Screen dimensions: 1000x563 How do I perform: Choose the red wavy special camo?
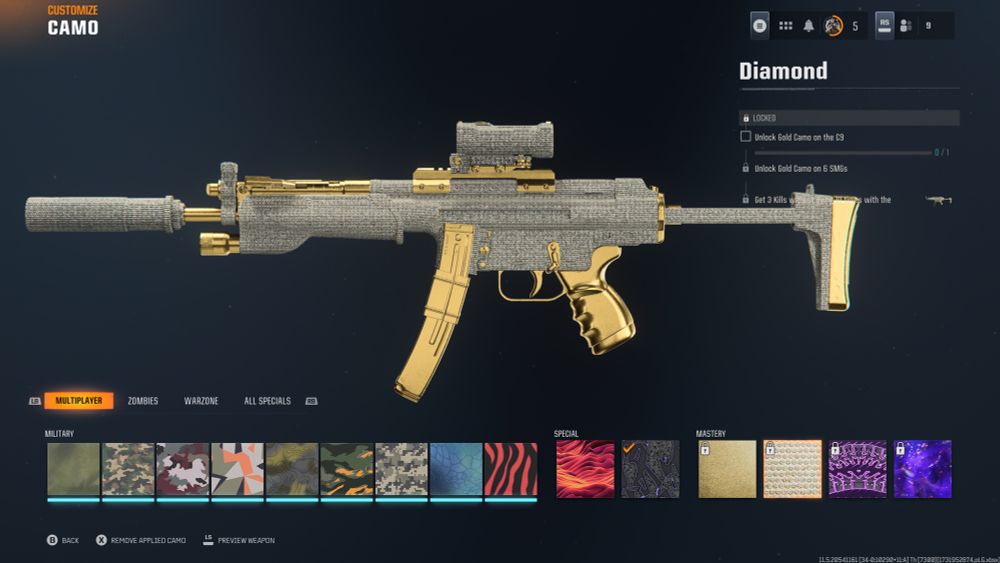(582, 469)
